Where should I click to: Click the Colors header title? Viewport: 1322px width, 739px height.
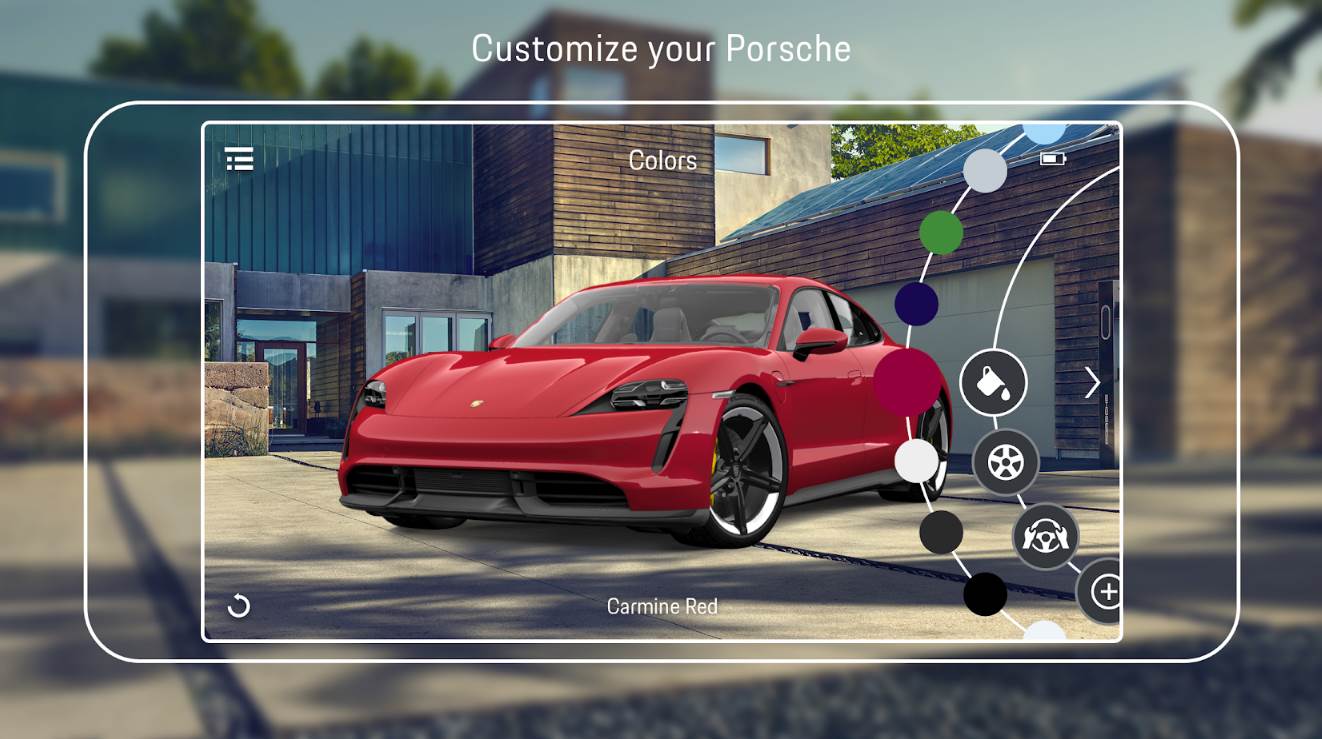663,160
